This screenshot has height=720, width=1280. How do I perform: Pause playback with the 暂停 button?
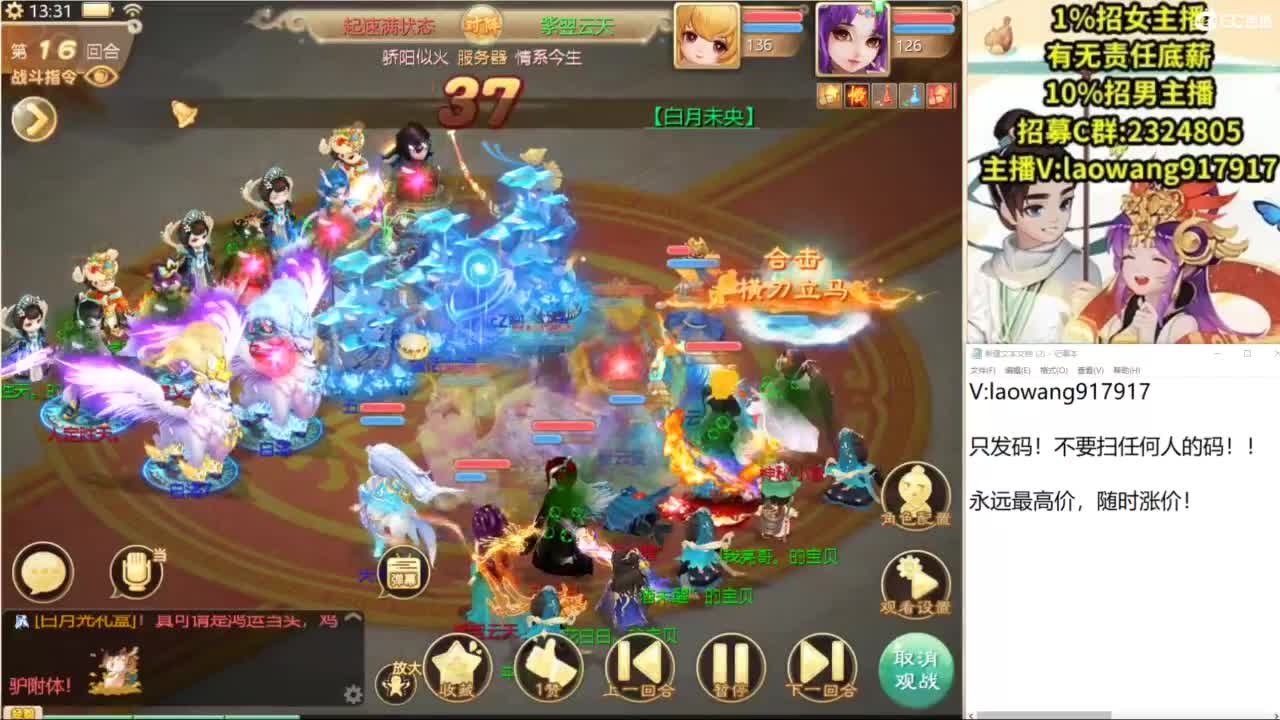click(730, 660)
